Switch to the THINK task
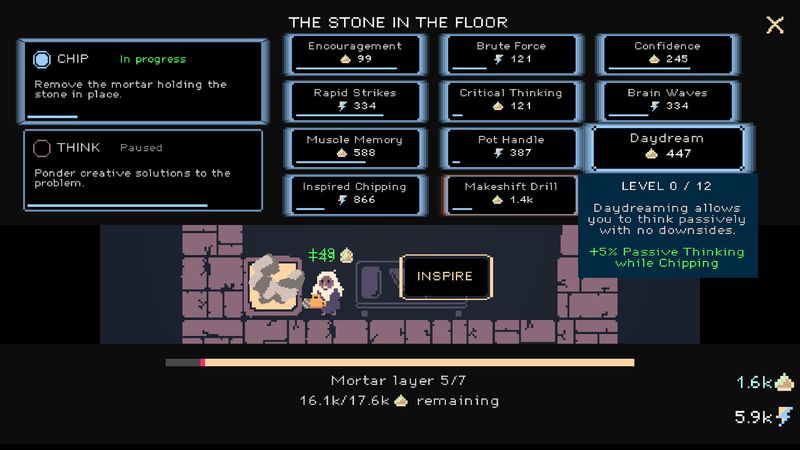 tap(141, 170)
